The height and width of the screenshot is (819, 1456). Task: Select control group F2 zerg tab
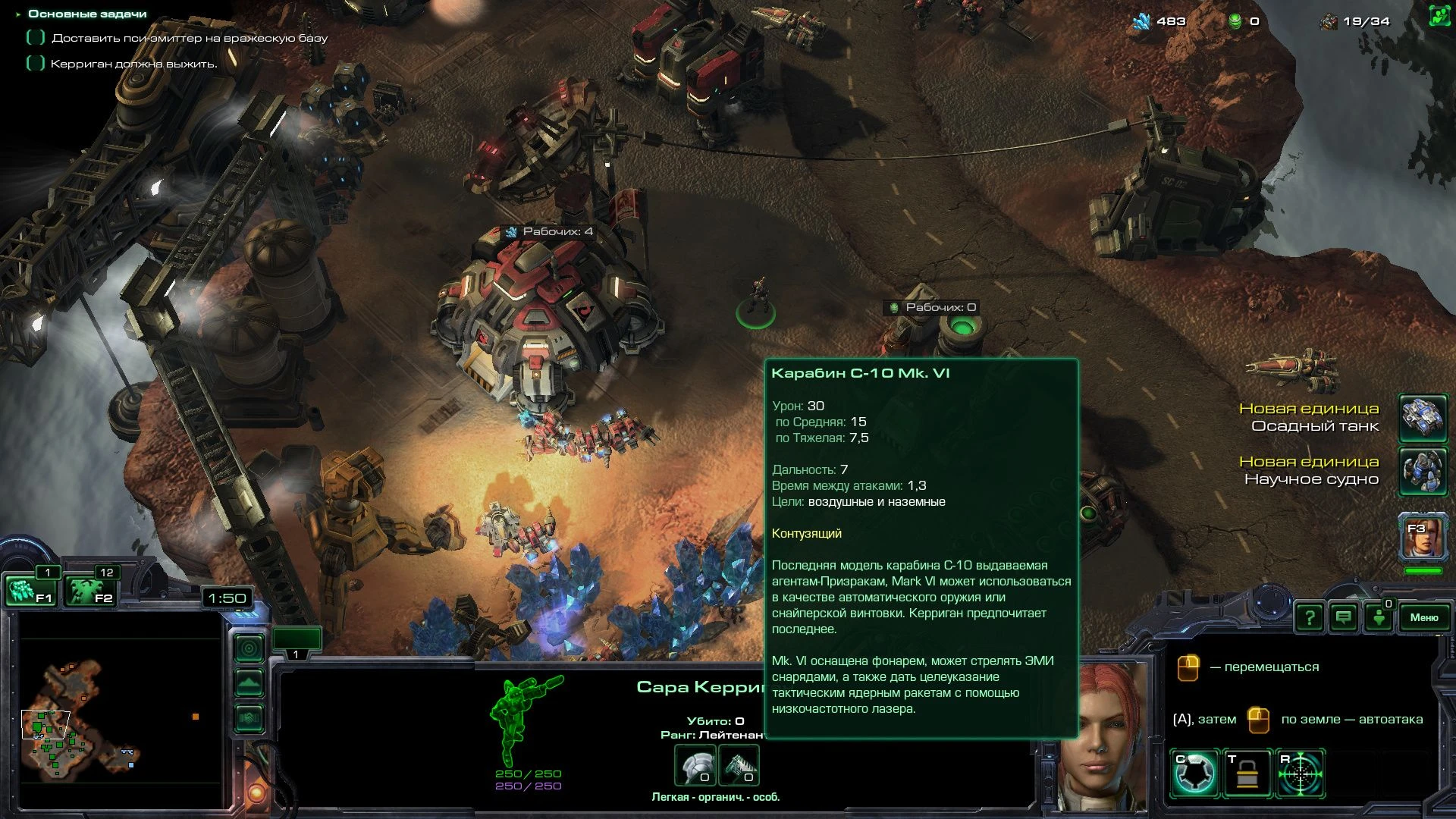tap(92, 588)
